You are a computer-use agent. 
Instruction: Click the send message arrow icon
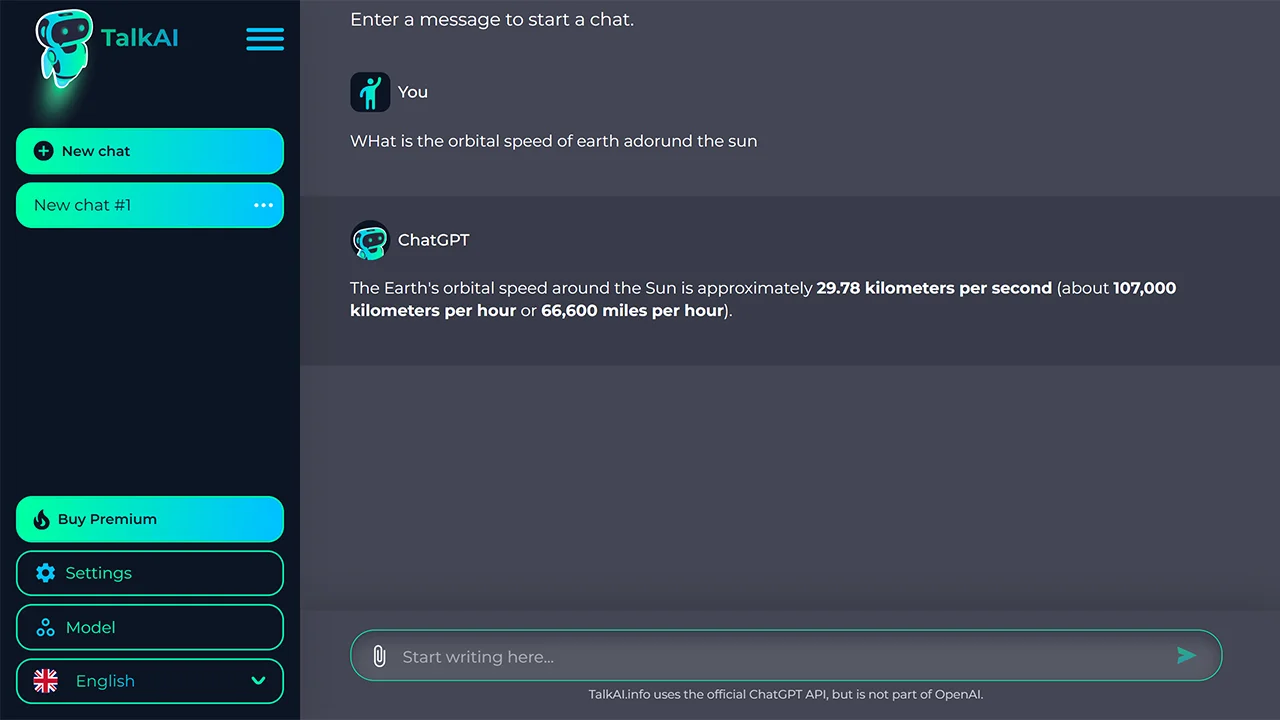[x=1187, y=656]
